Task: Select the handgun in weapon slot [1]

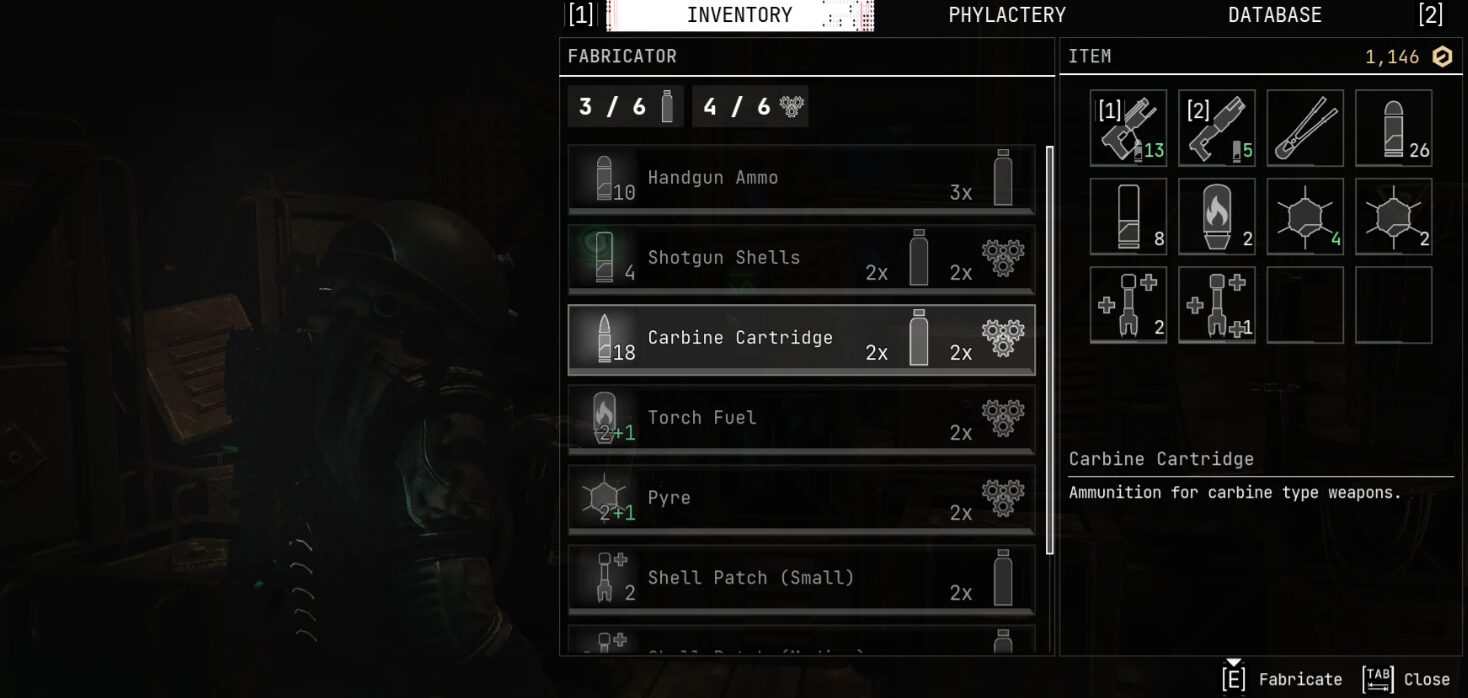Action: 1128,128
